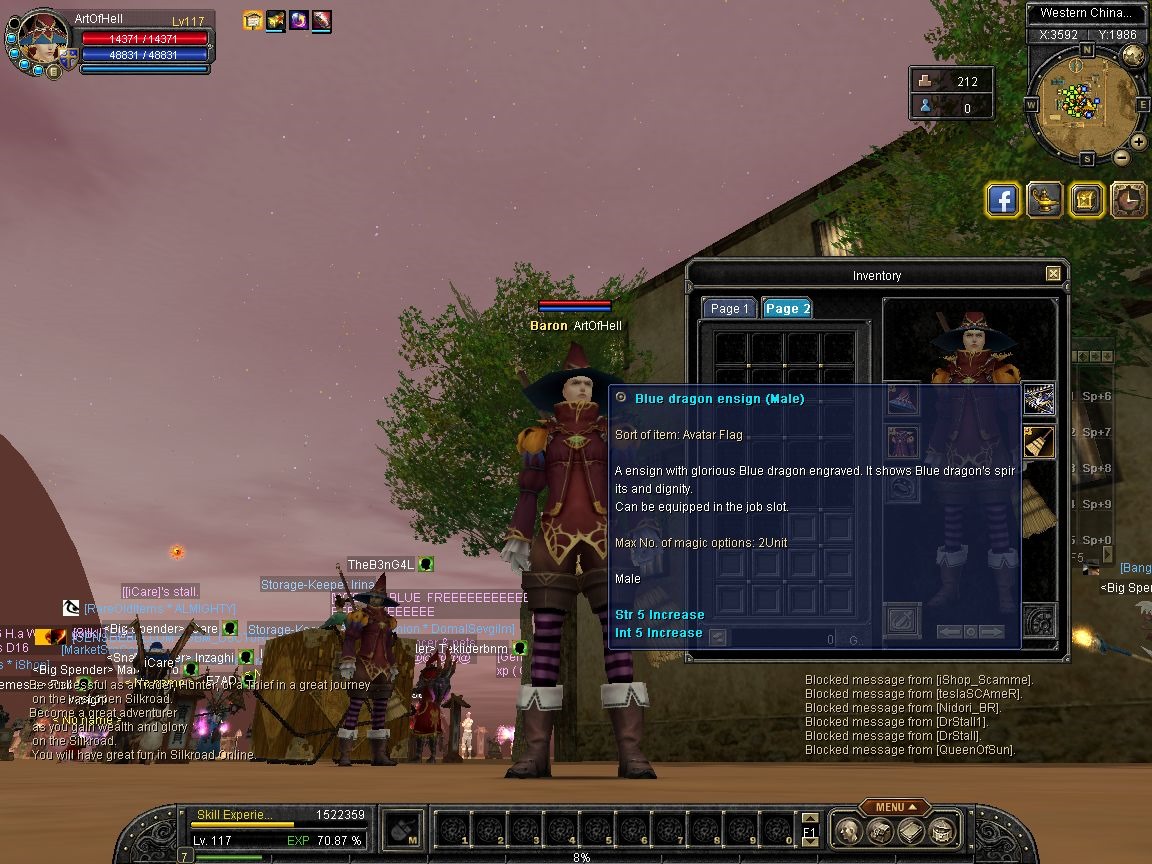
Task: Click the Facebook icon button
Action: coord(1002,200)
